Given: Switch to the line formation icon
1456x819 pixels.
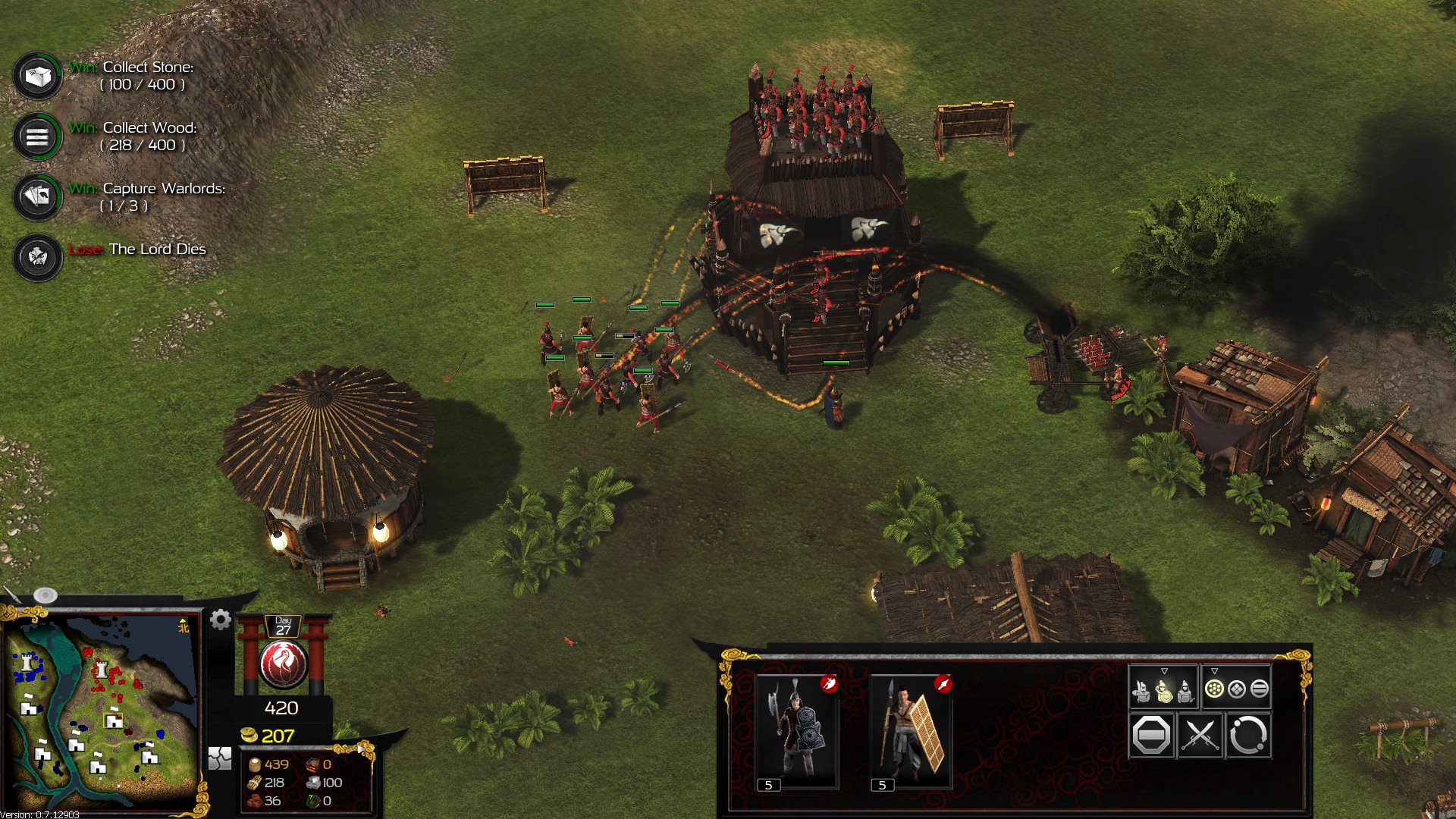Looking at the screenshot, I should coord(1259,689).
